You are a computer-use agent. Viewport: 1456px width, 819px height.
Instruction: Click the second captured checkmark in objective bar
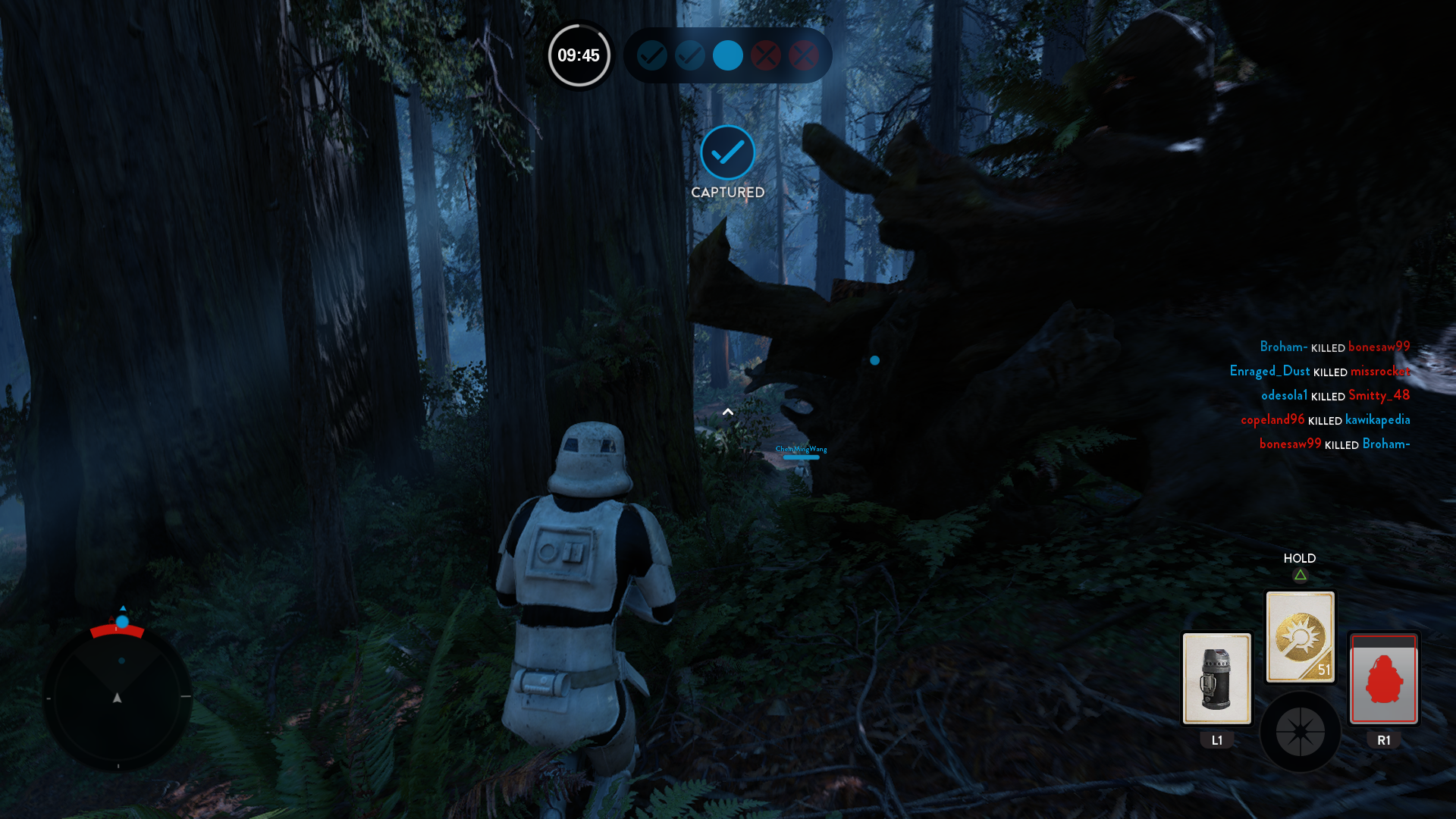(x=689, y=55)
